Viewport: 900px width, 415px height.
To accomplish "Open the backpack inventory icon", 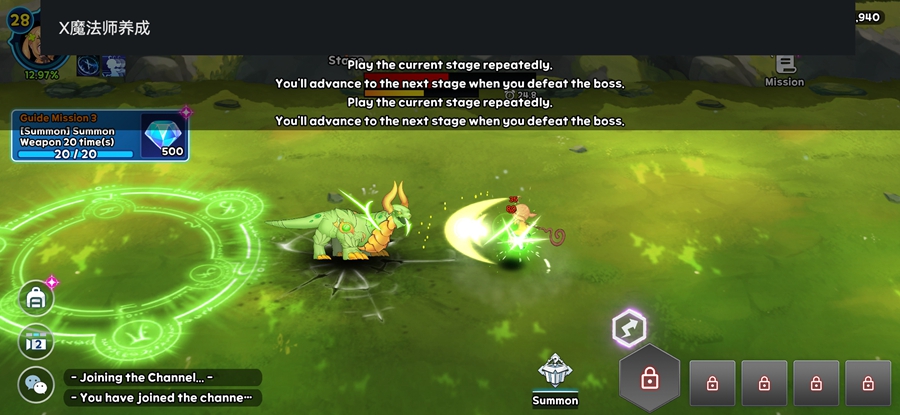I will pyautogui.click(x=37, y=298).
